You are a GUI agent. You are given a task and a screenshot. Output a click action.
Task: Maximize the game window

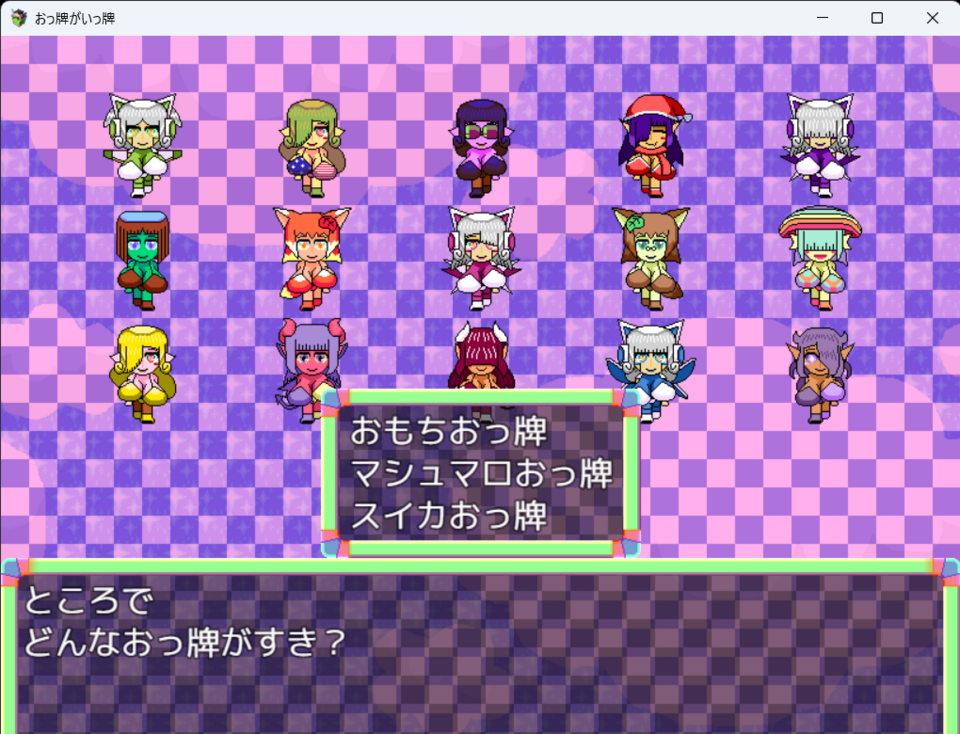[877, 18]
